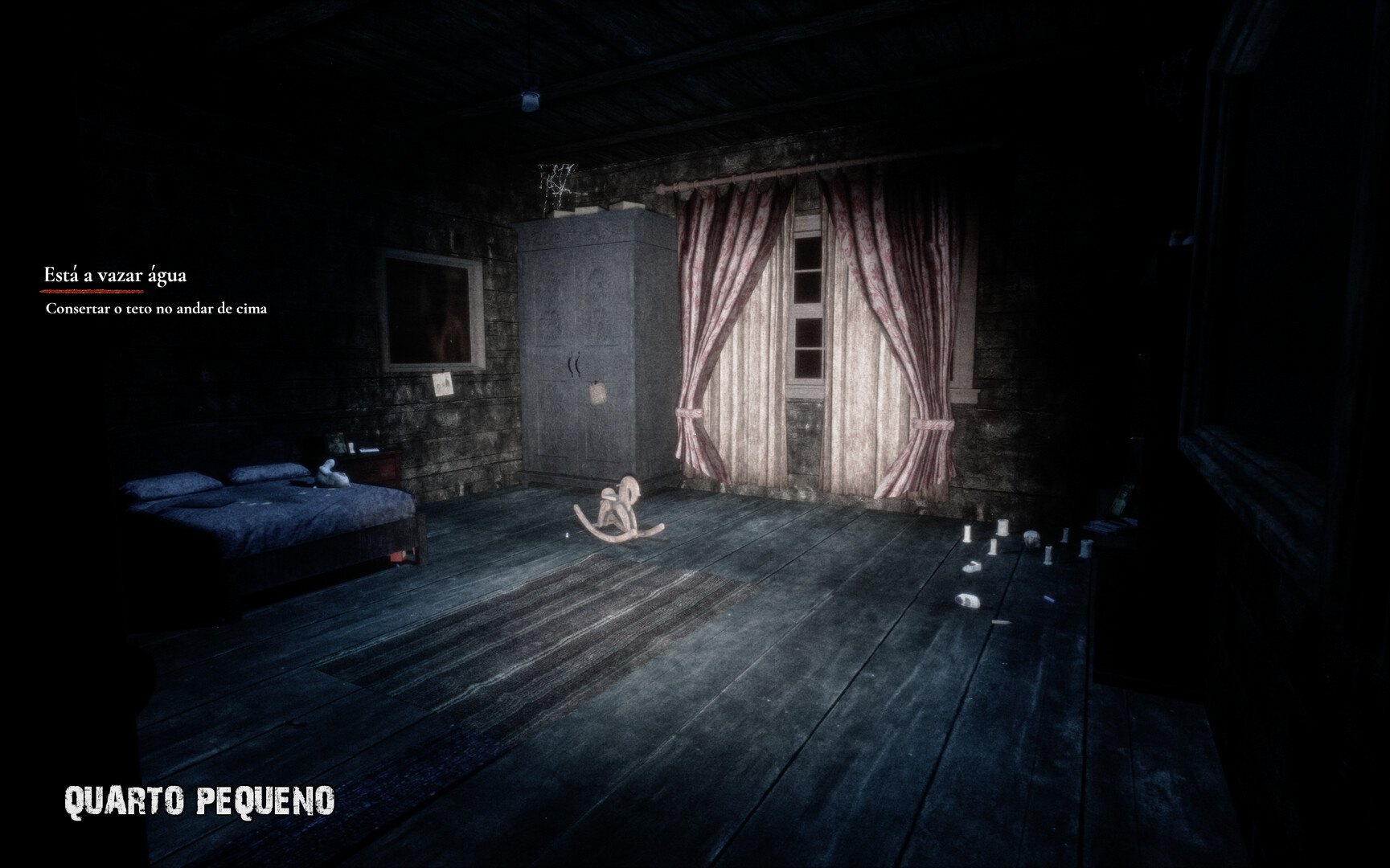This screenshot has height=868, width=1390.
Task: Select the book on the nightstand
Action: (x=369, y=449)
